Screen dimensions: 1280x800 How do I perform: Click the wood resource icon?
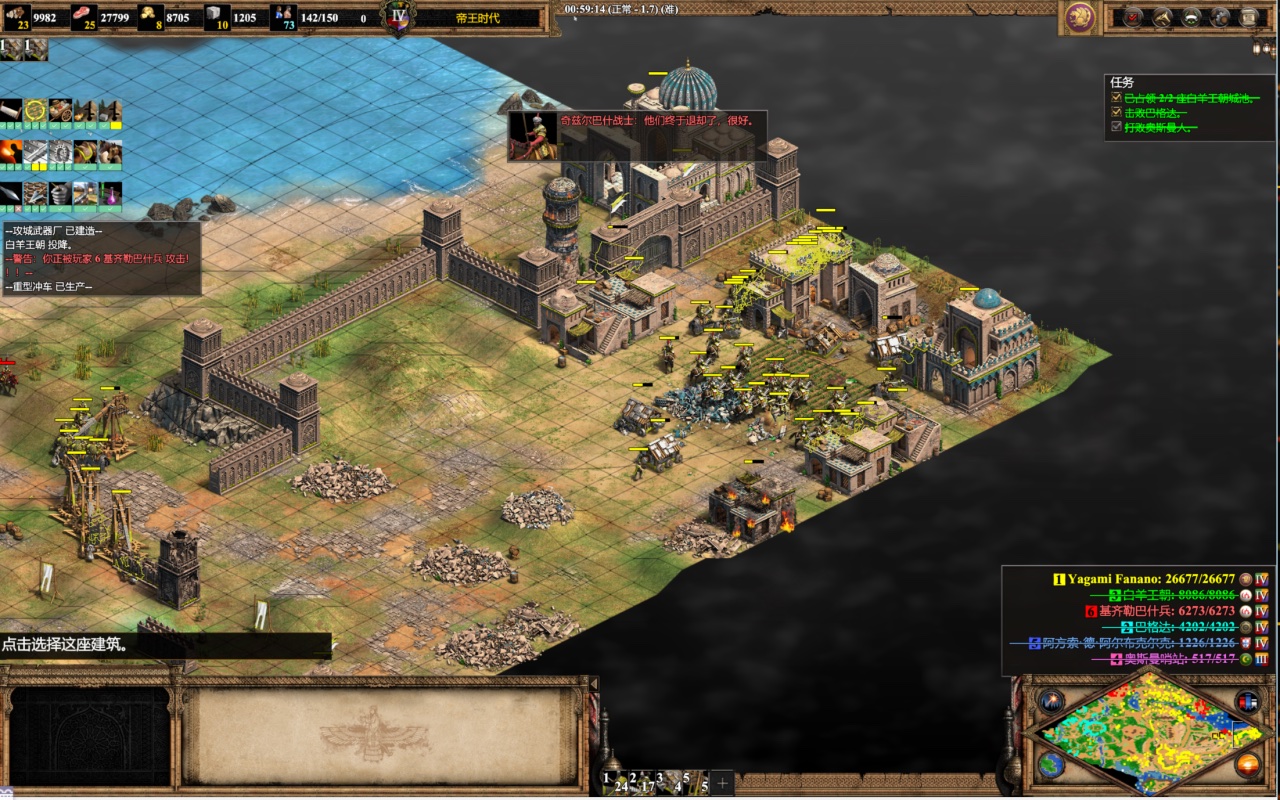(17, 17)
